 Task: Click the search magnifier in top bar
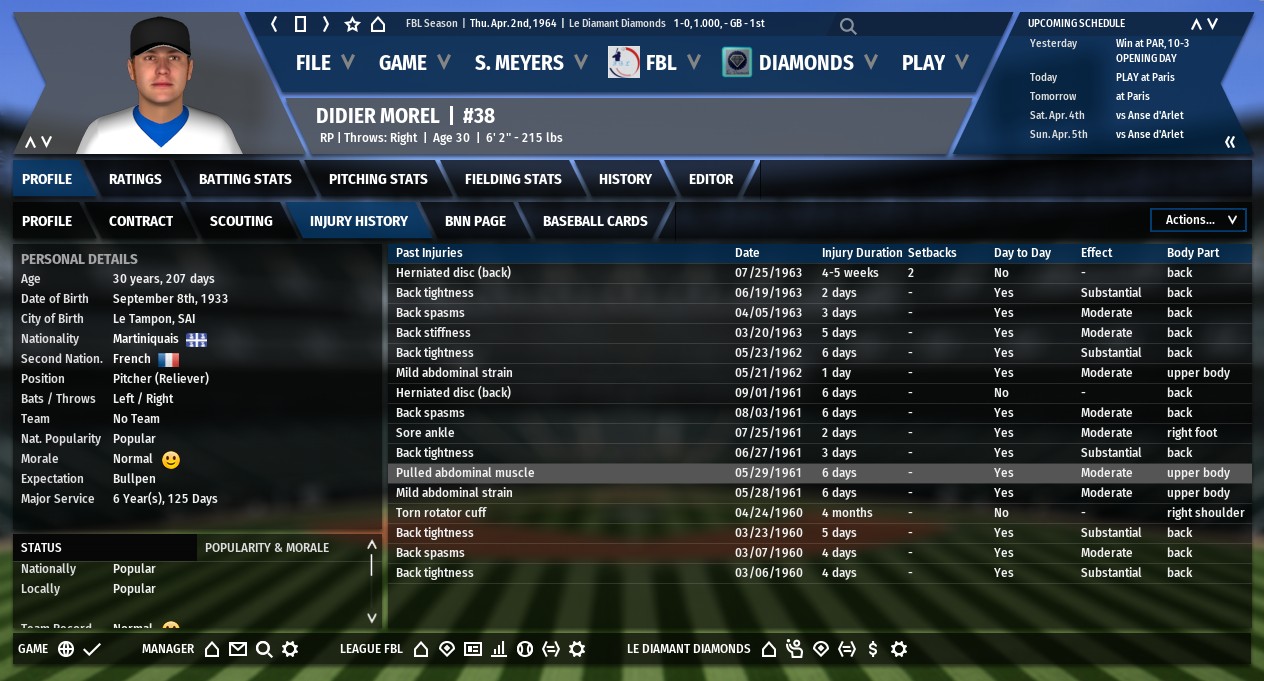click(x=848, y=26)
